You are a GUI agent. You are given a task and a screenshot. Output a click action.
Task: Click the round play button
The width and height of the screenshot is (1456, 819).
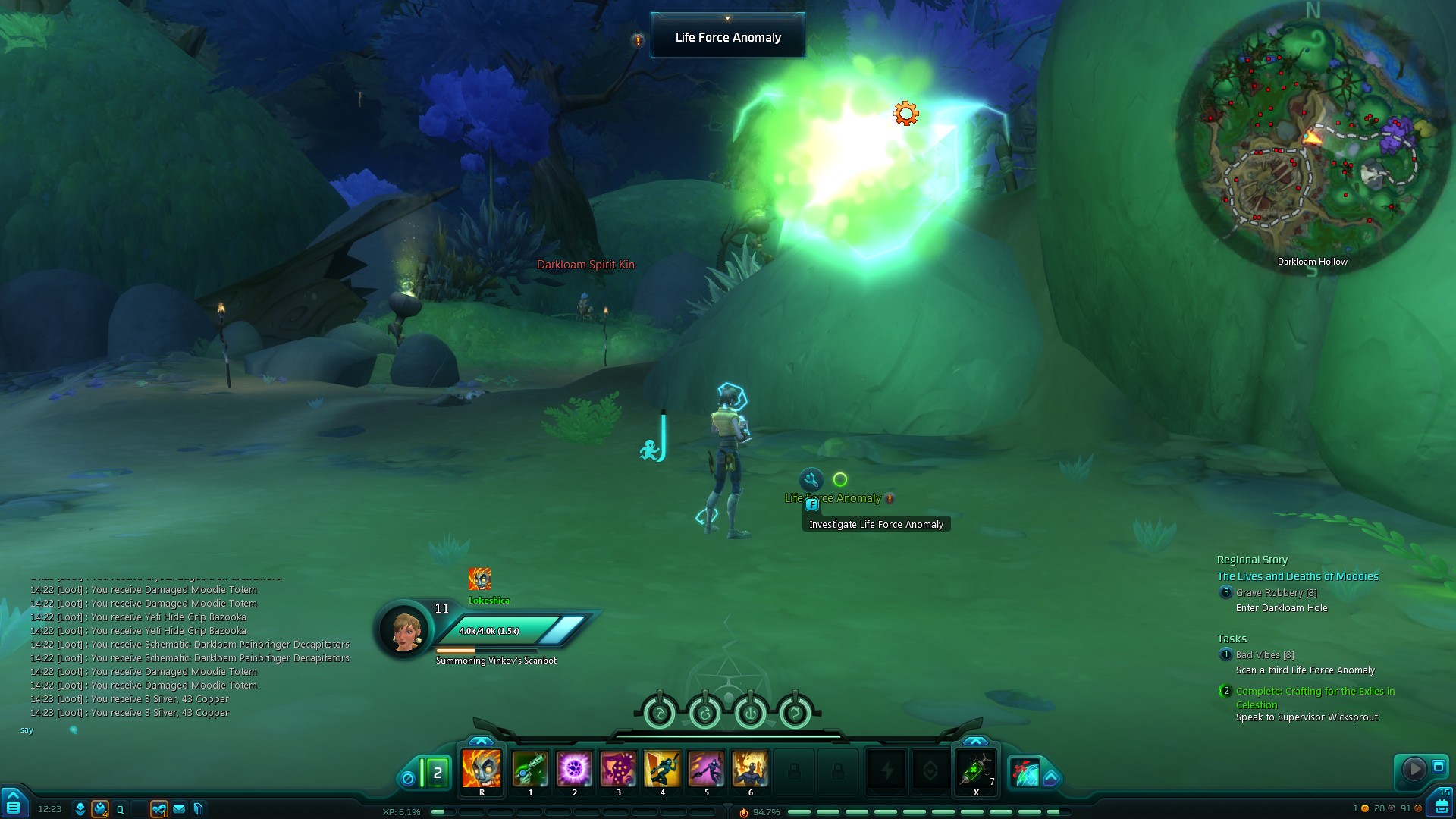point(1414,769)
